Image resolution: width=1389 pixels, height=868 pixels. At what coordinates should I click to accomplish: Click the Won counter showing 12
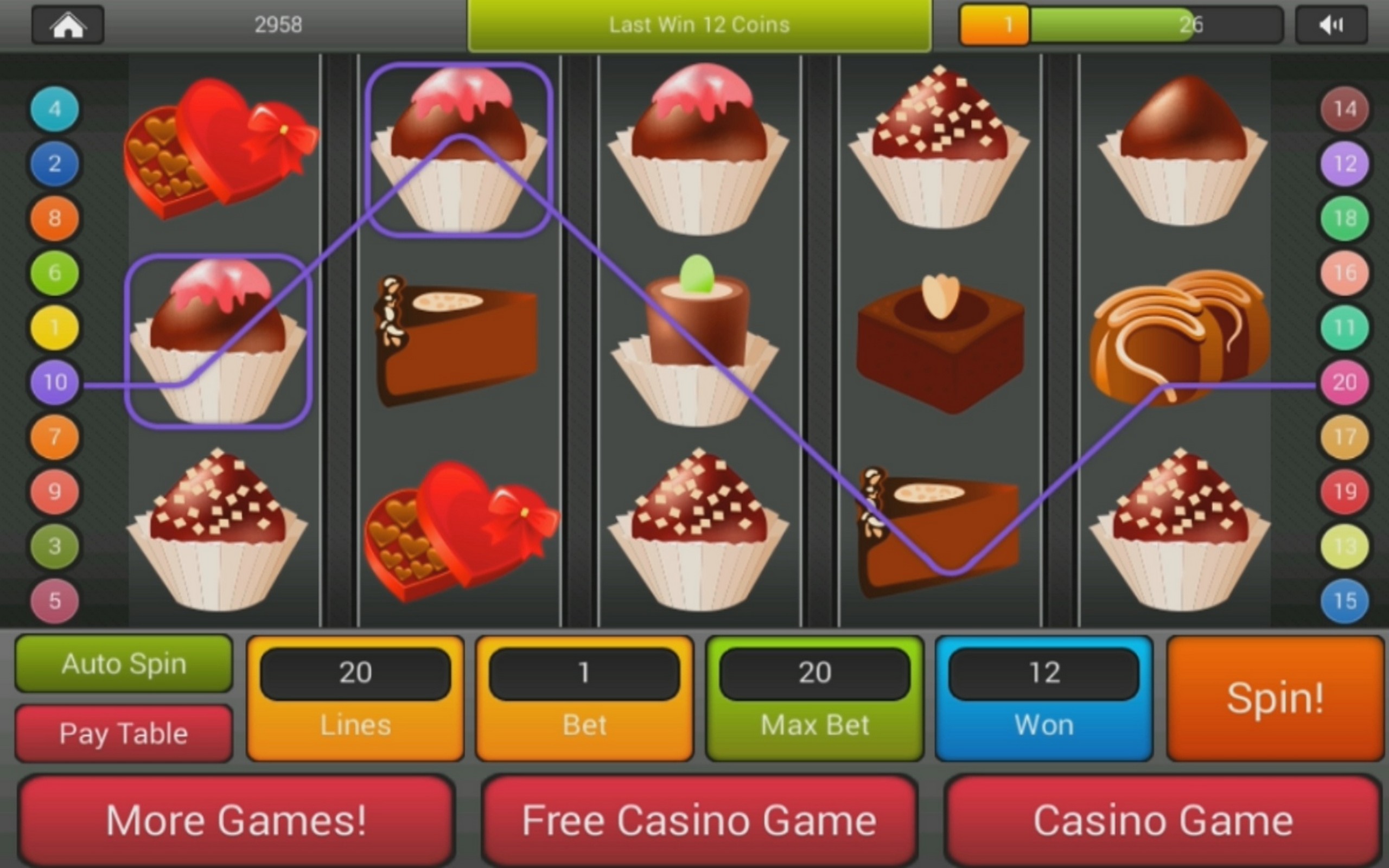1043,698
